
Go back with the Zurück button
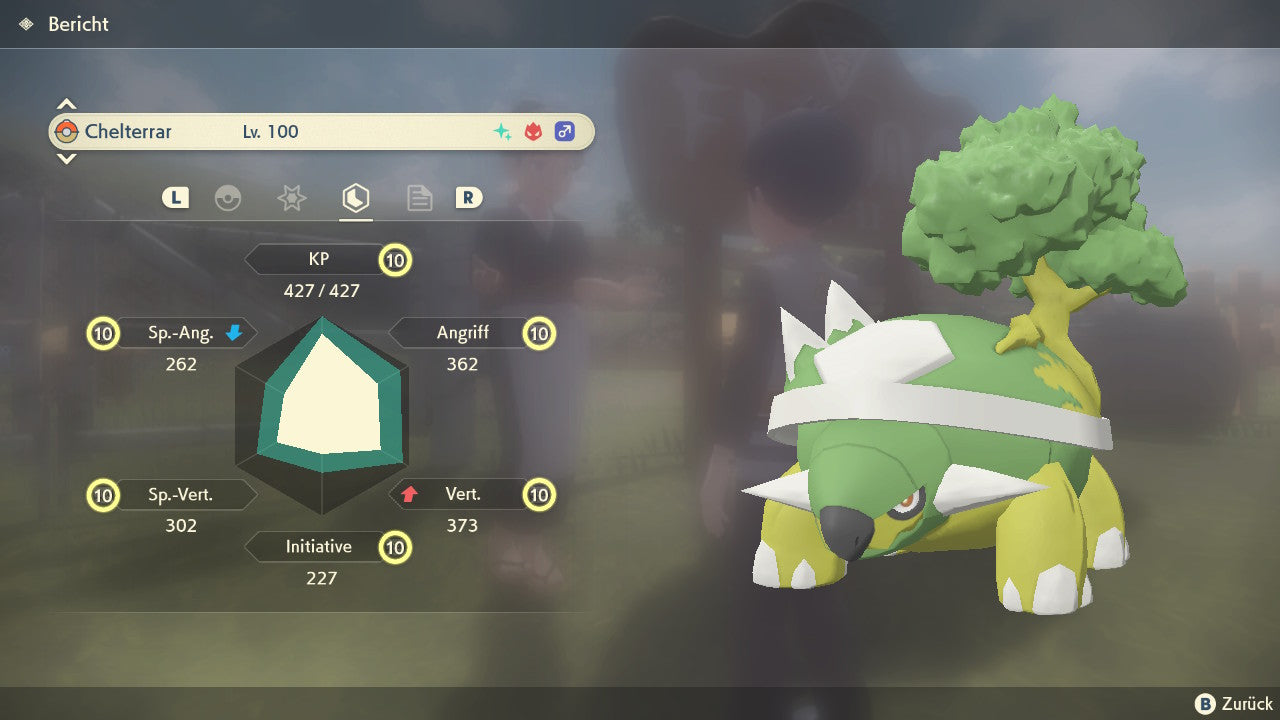[1234, 703]
